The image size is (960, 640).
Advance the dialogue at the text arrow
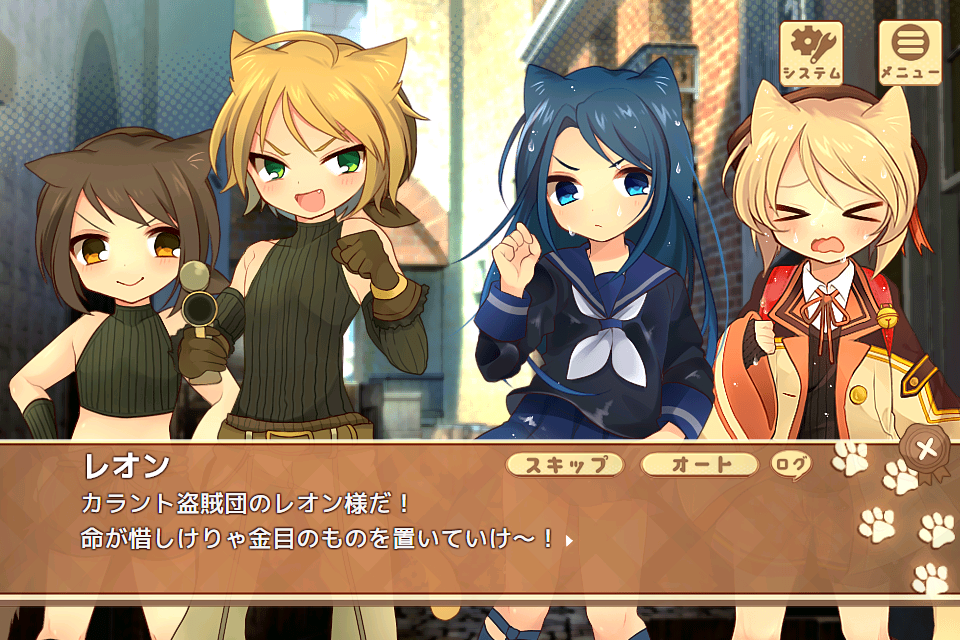[x=569, y=540]
